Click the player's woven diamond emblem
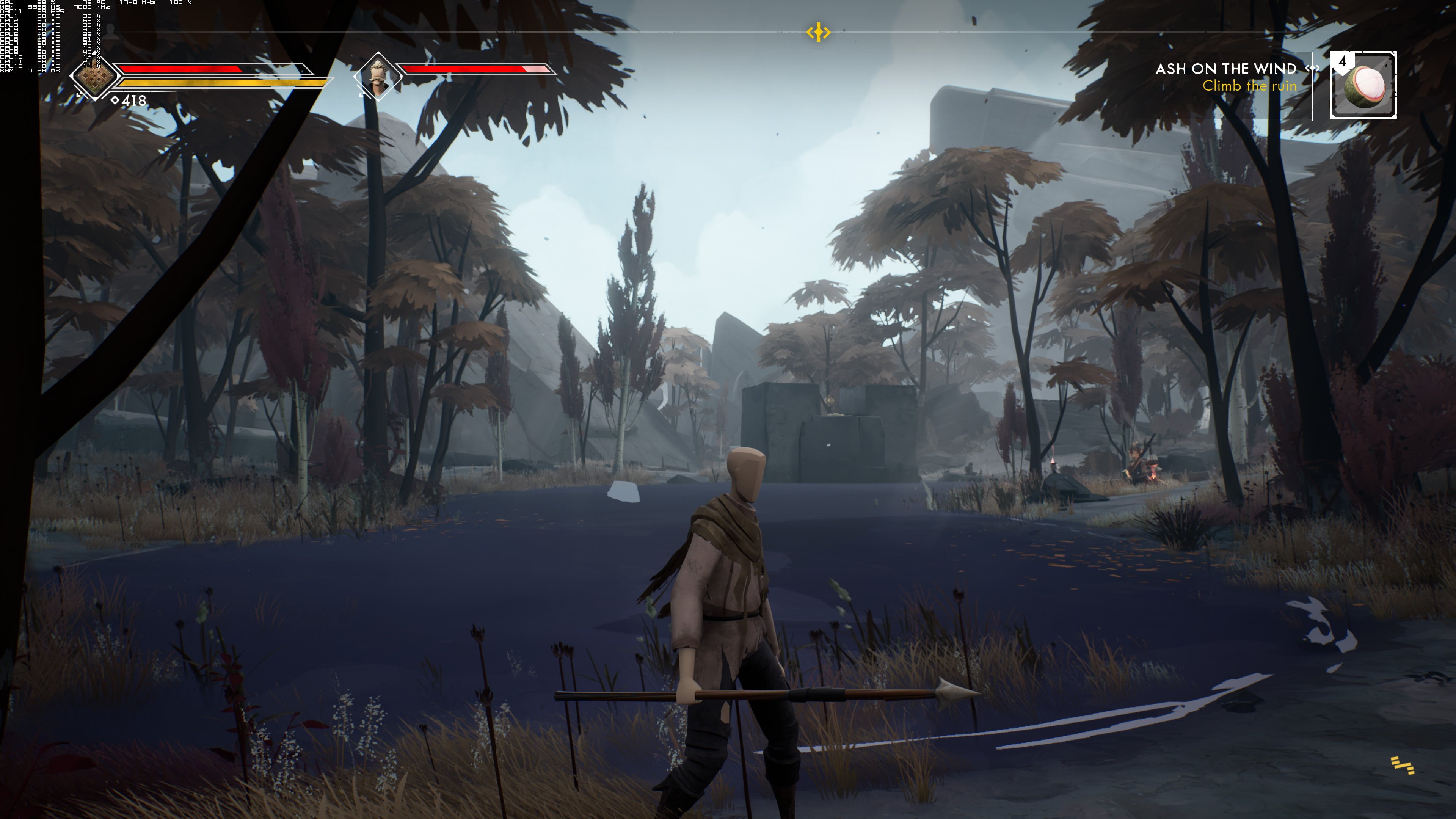Viewport: 1456px width, 819px height. tap(94, 77)
